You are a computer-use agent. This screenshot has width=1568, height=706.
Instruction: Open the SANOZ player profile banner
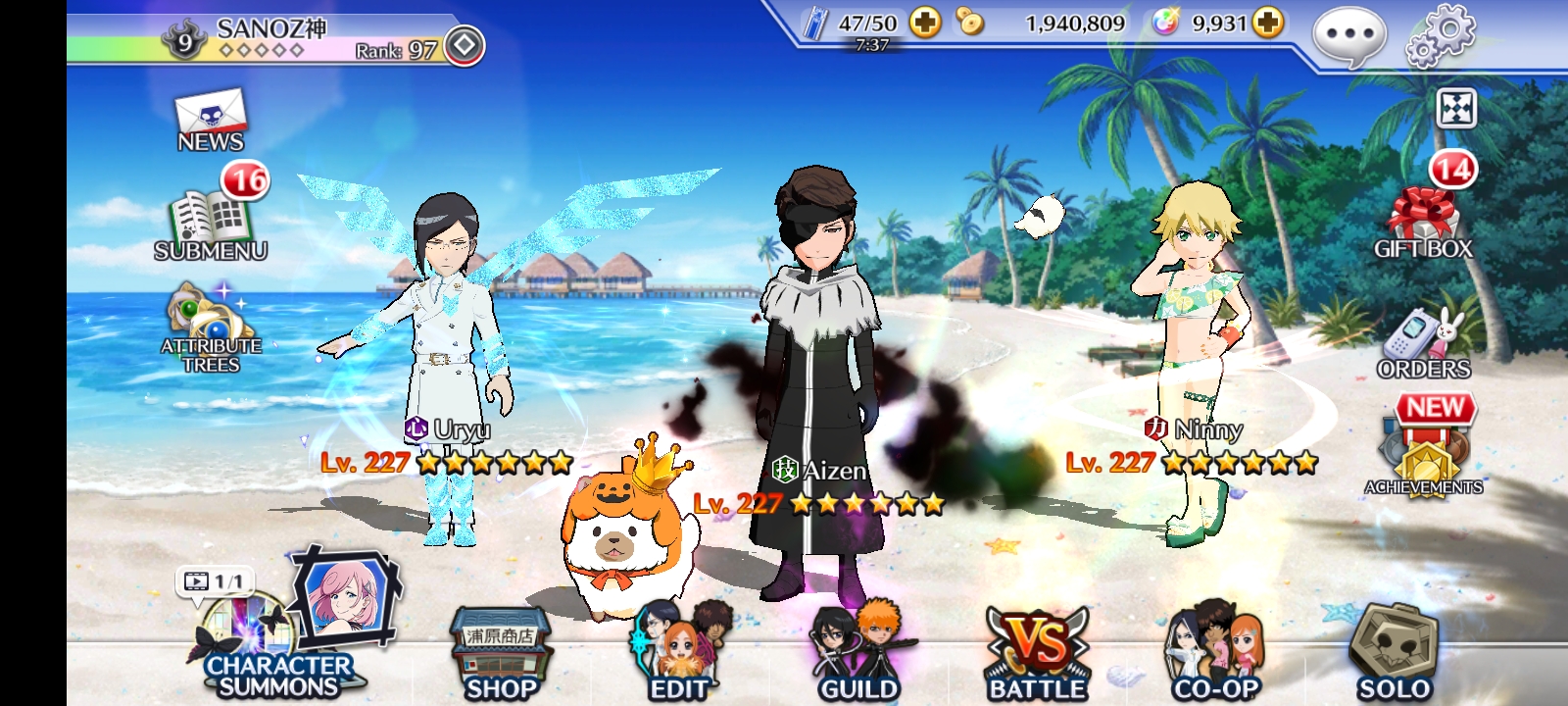(x=274, y=39)
